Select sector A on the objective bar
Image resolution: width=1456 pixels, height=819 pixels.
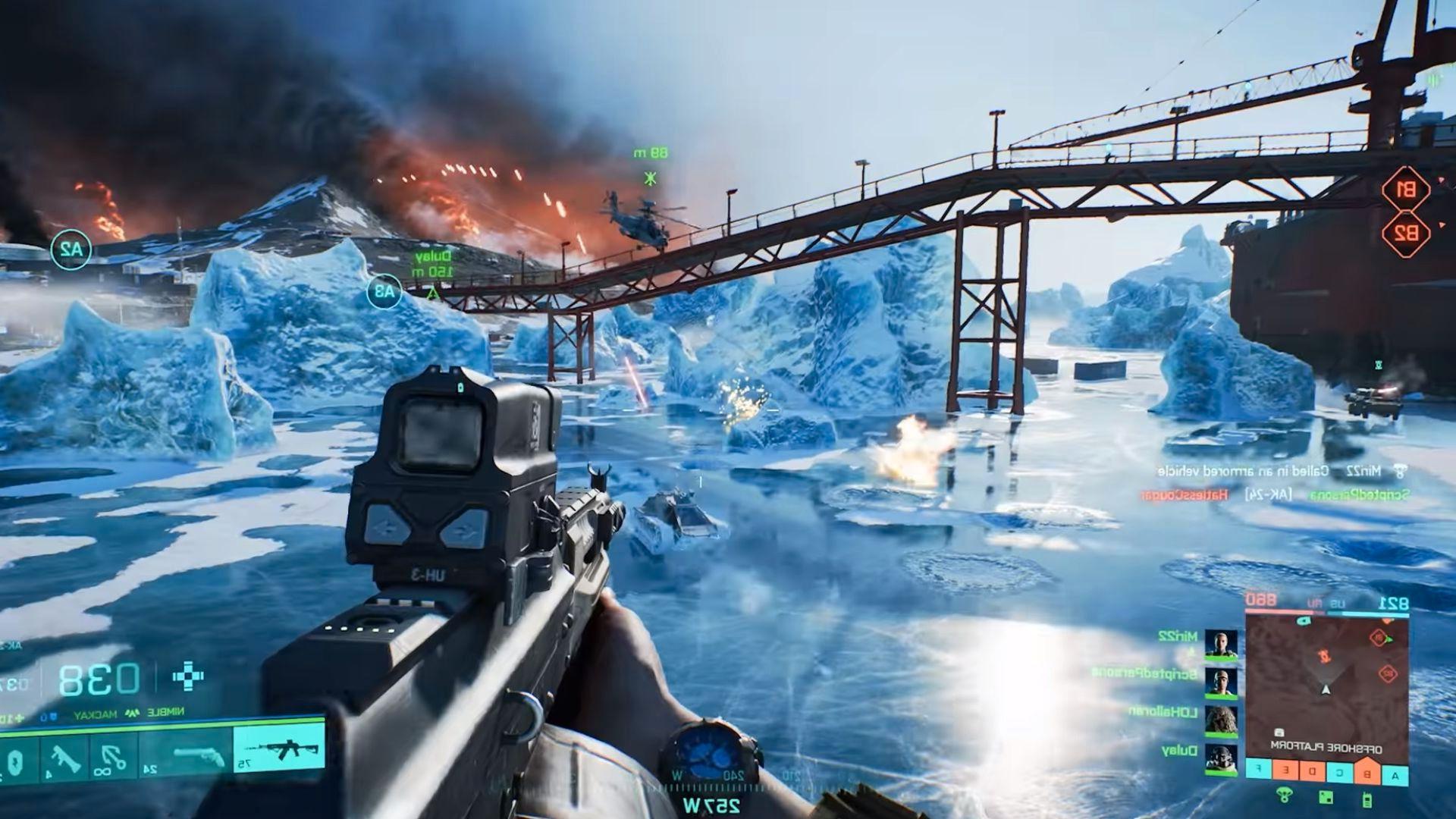1395,774
